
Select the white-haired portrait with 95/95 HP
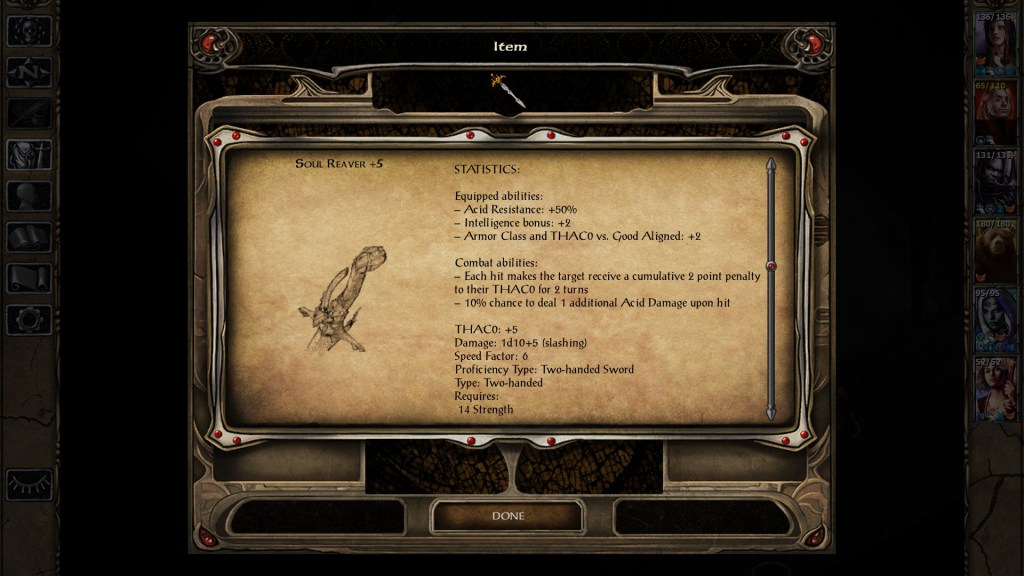click(x=996, y=322)
